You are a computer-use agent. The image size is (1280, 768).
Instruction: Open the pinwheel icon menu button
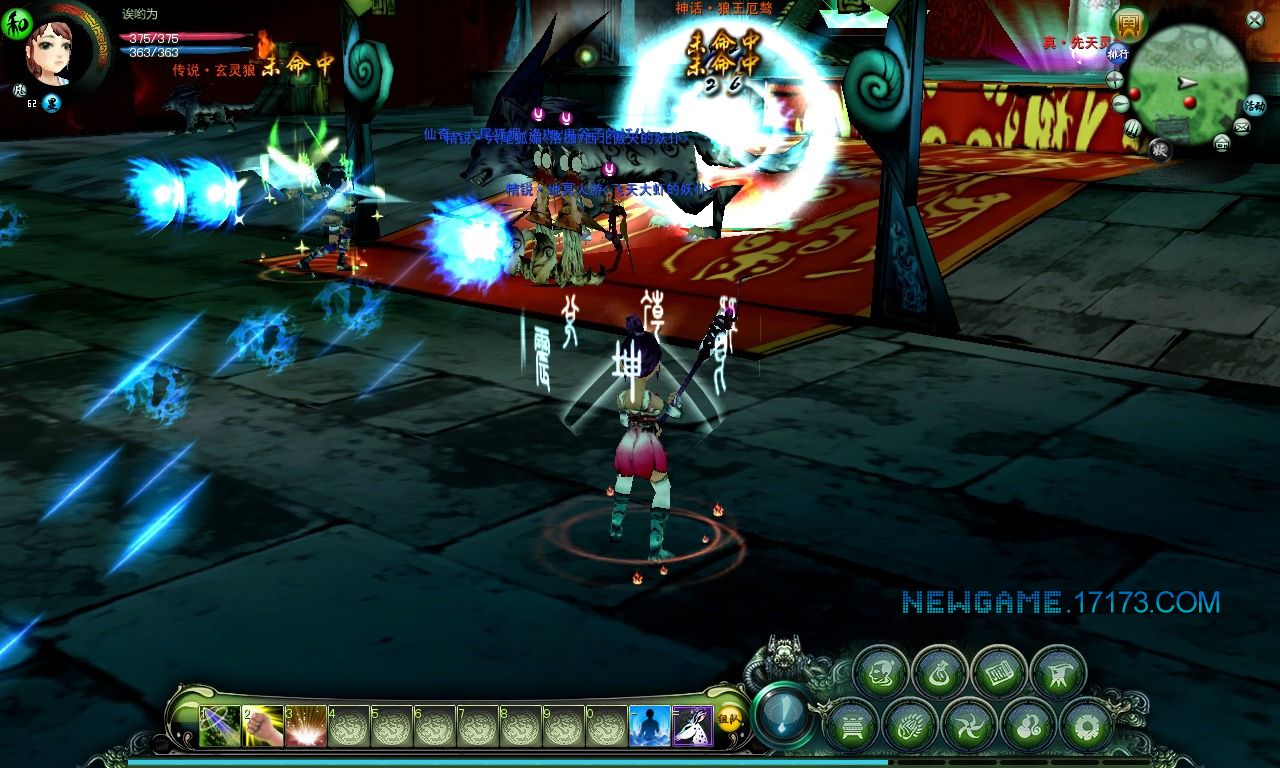(x=968, y=723)
